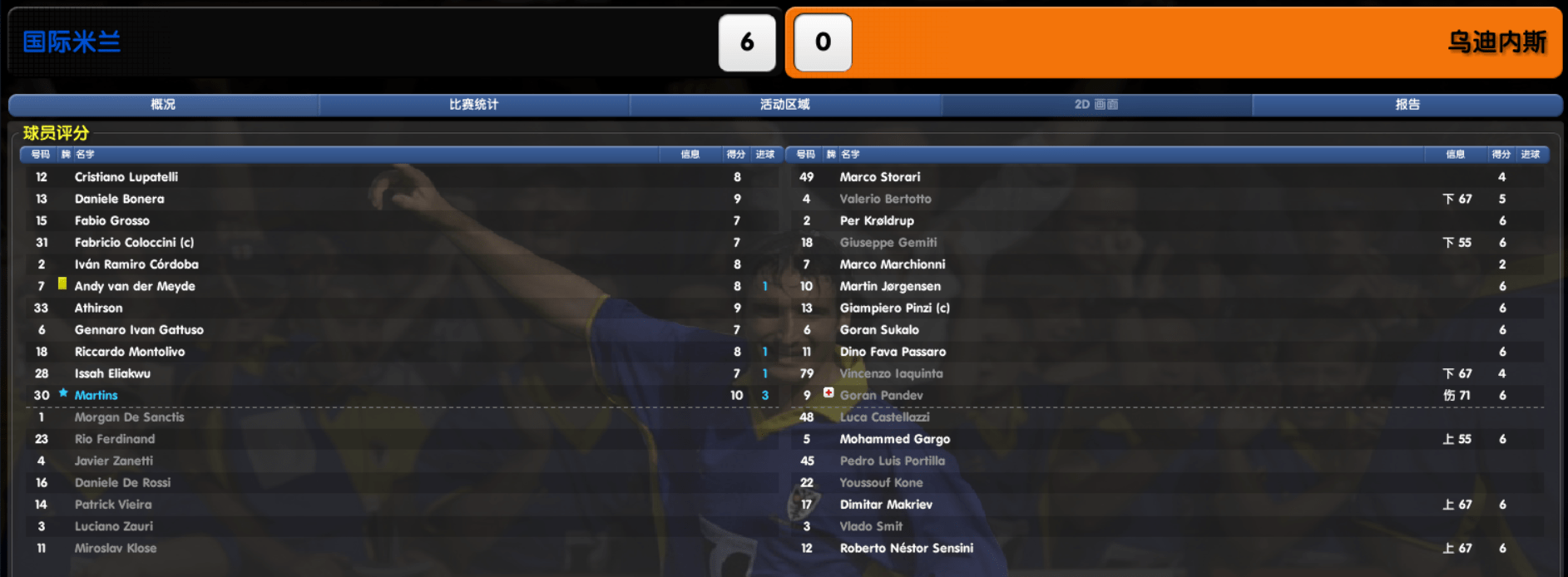Image resolution: width=1568 pixels, height=577 pixels.
Task: Select Goran Pandev in the Udinese list
Action: tap(881, 396)
